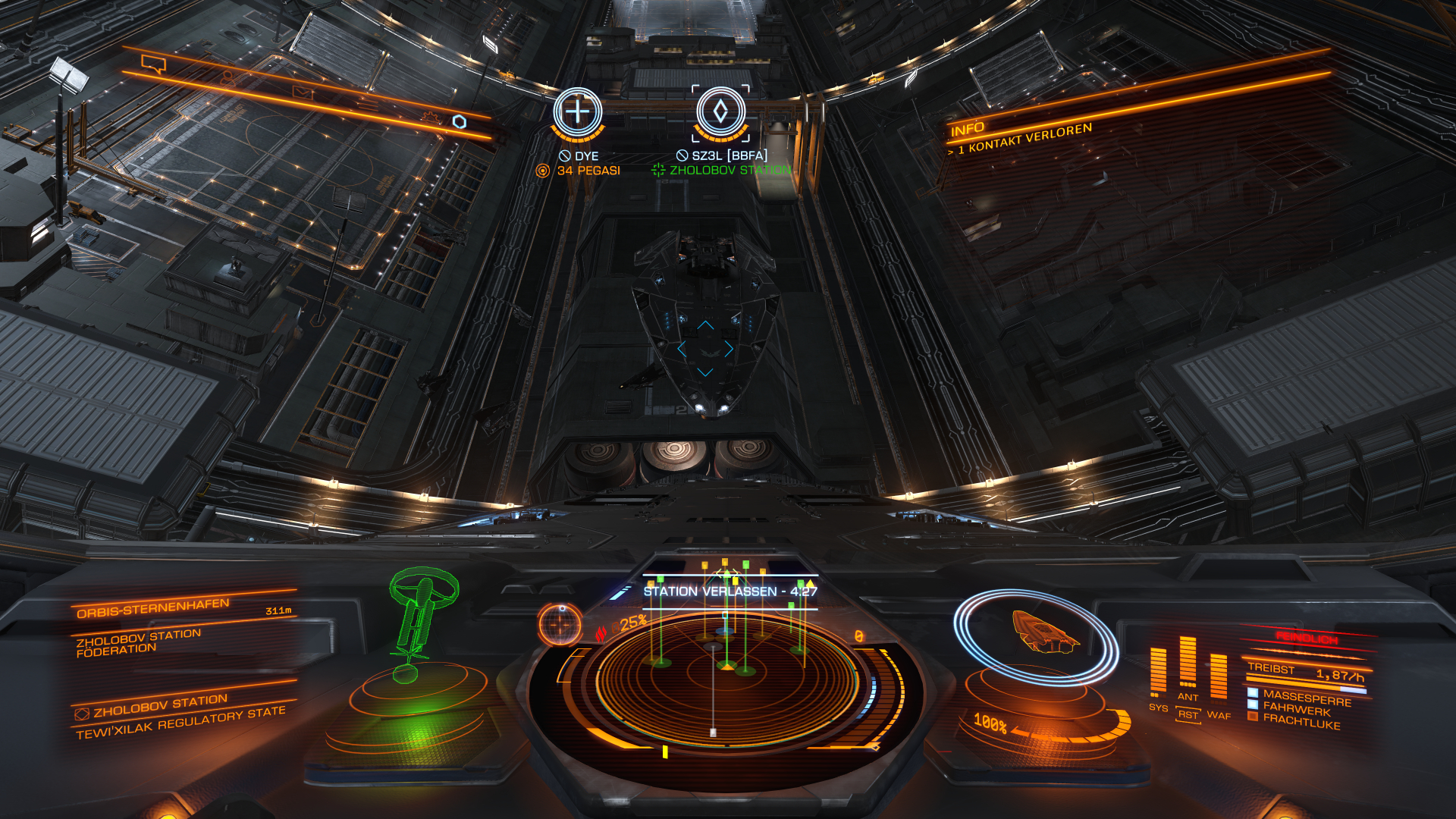Select the Zholobov Station target marker

[720, 112]
